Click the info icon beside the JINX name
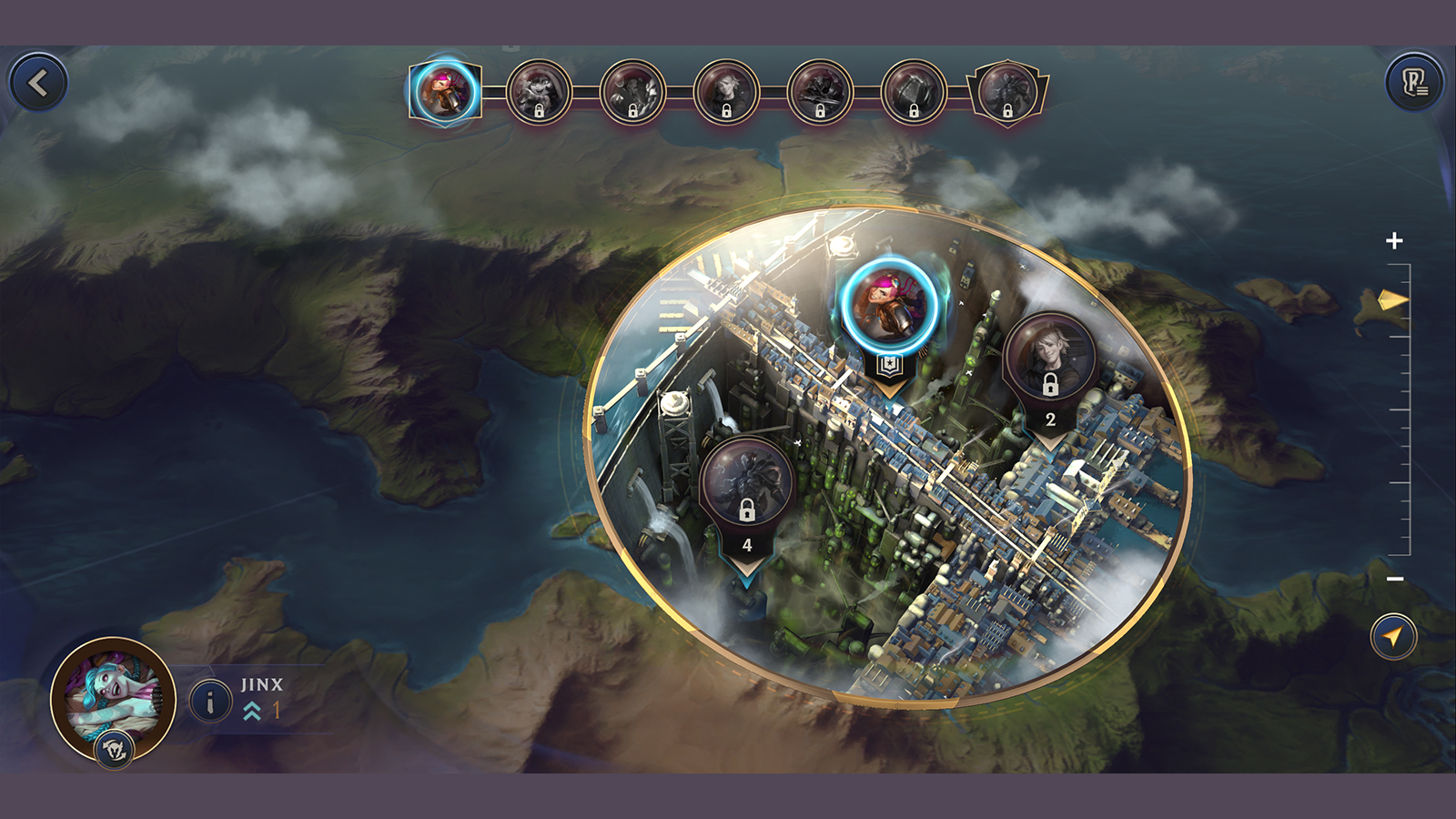Screen dimensions: 1456x819 (211, 701)
